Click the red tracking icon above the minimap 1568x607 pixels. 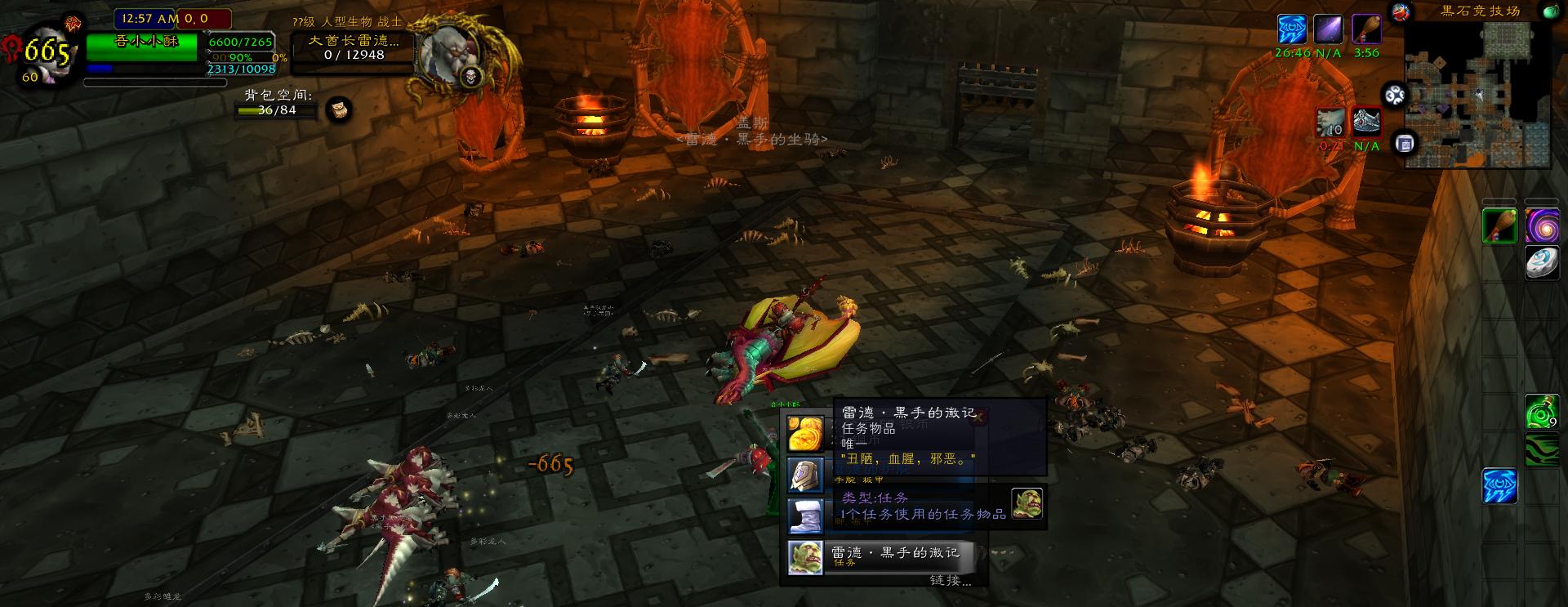click(x=1401, y=12)
